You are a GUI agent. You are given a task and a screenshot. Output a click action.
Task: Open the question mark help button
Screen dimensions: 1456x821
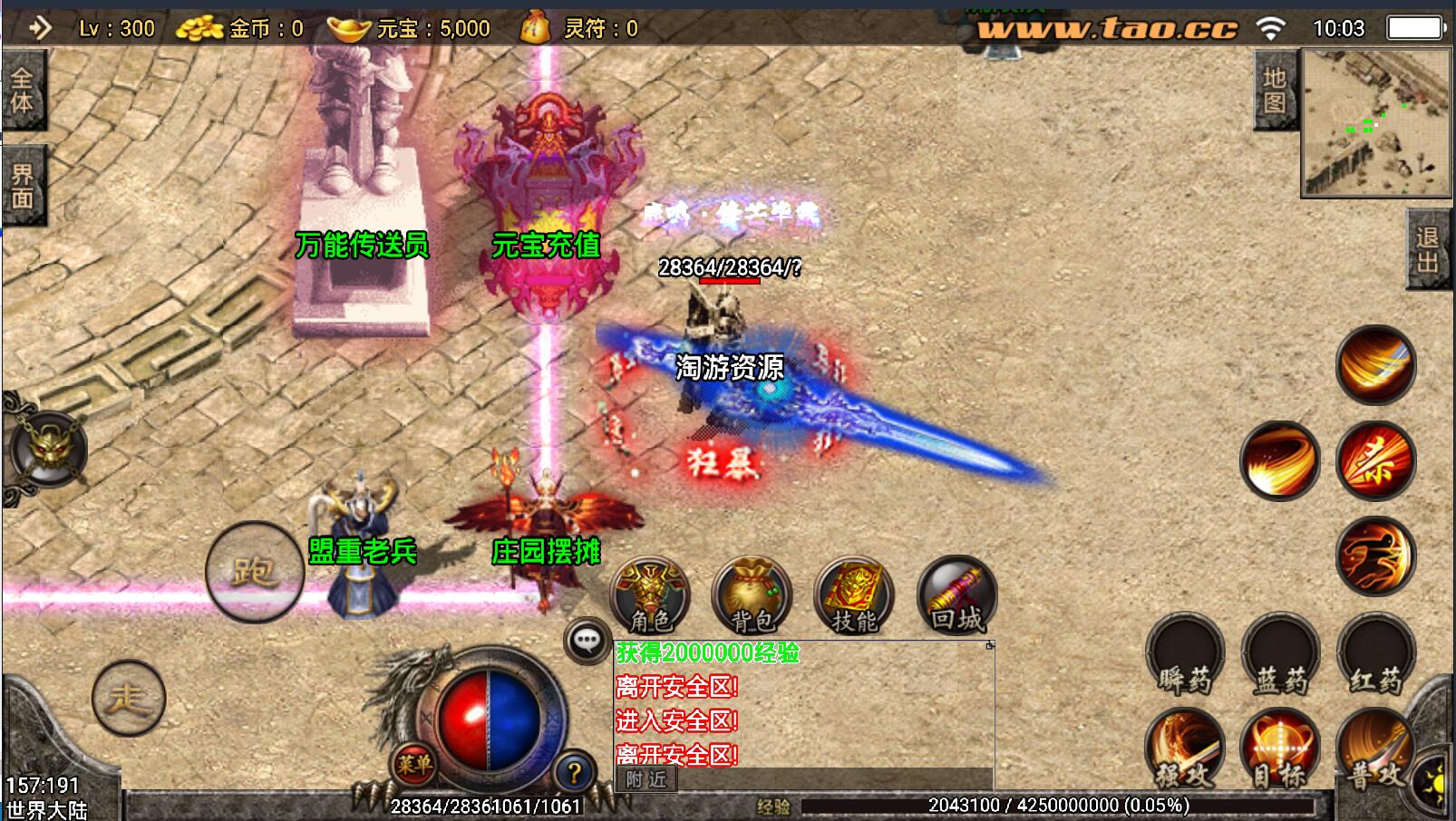click(573, 773)
